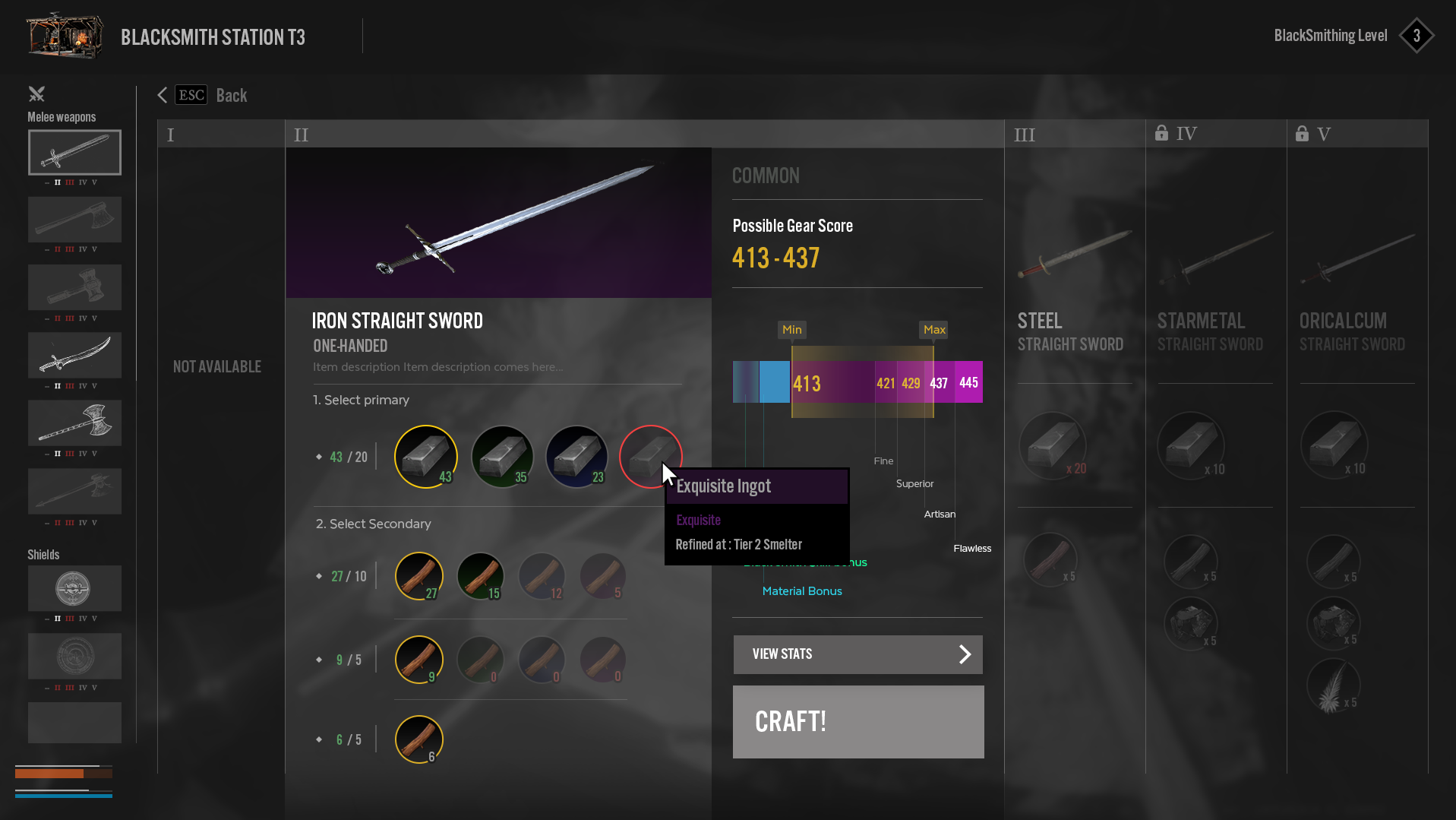Pick the blue ingot showing 23
This screenshot has height=820, width=1456.
pos(576,456)
